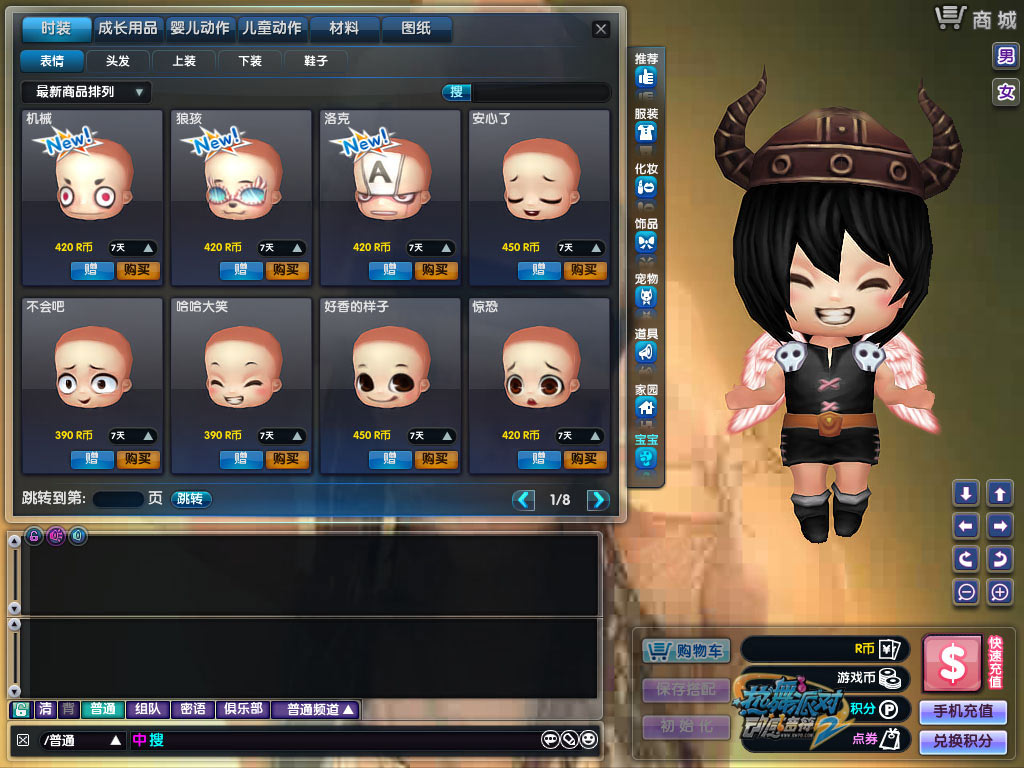Zoom in the character preview
The image size is (1024, 768).
tap(1000, 591)
